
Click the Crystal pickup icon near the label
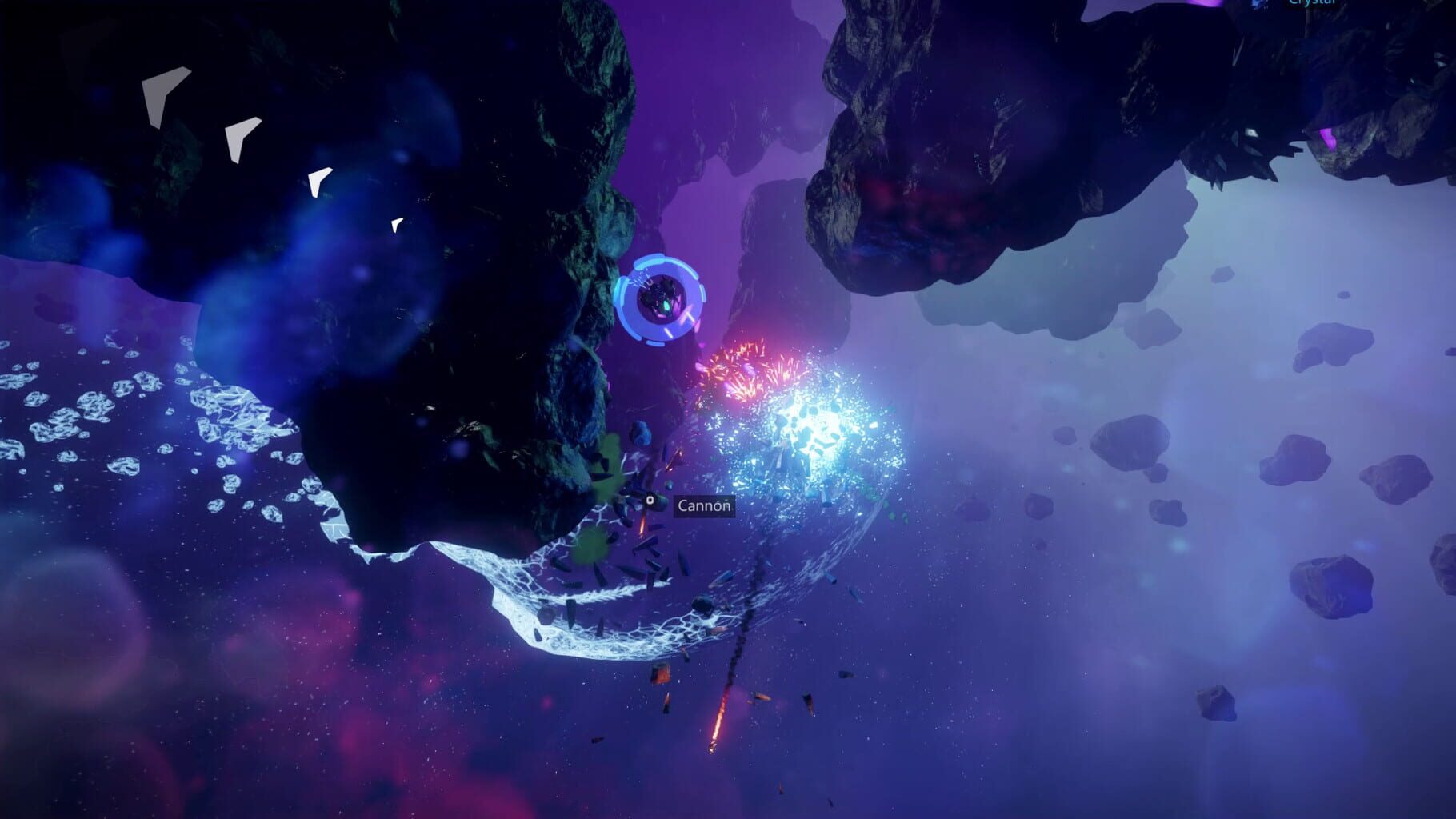[1260, 5]
